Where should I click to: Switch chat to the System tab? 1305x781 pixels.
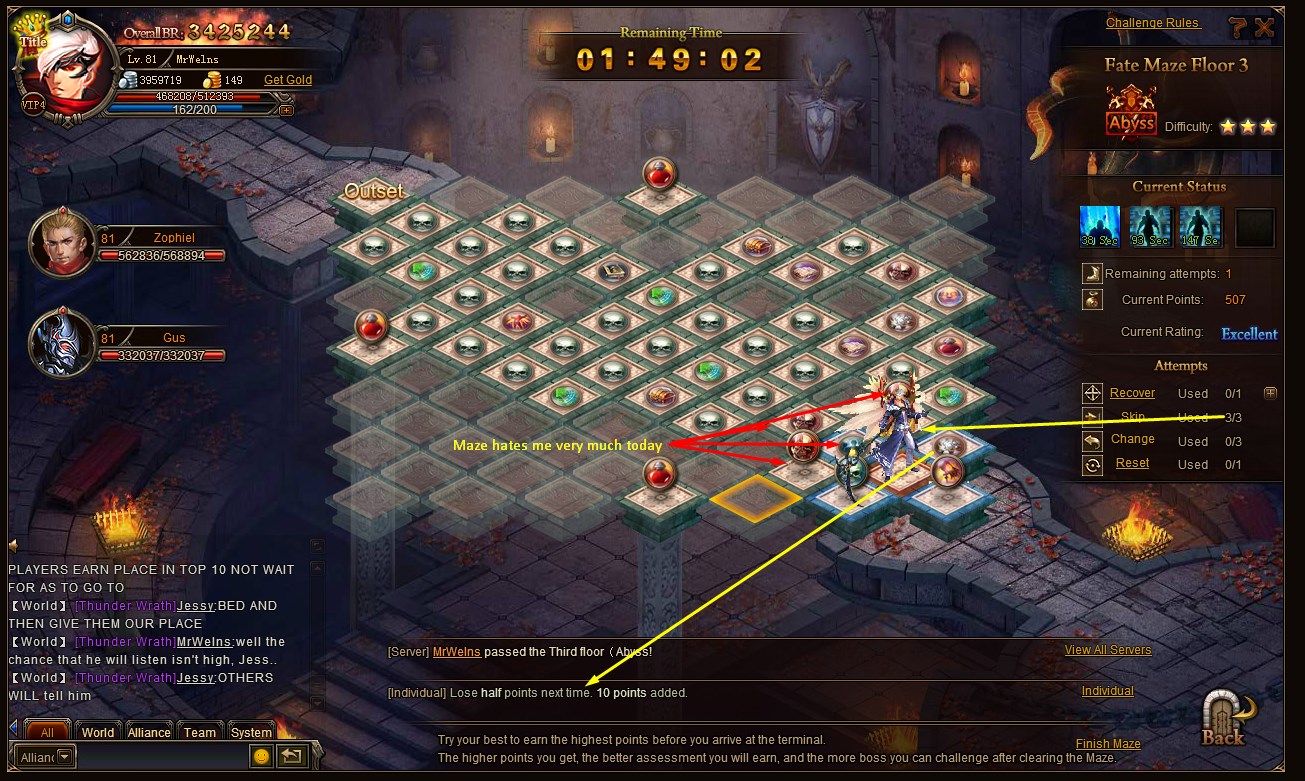(x=251, y=732)
